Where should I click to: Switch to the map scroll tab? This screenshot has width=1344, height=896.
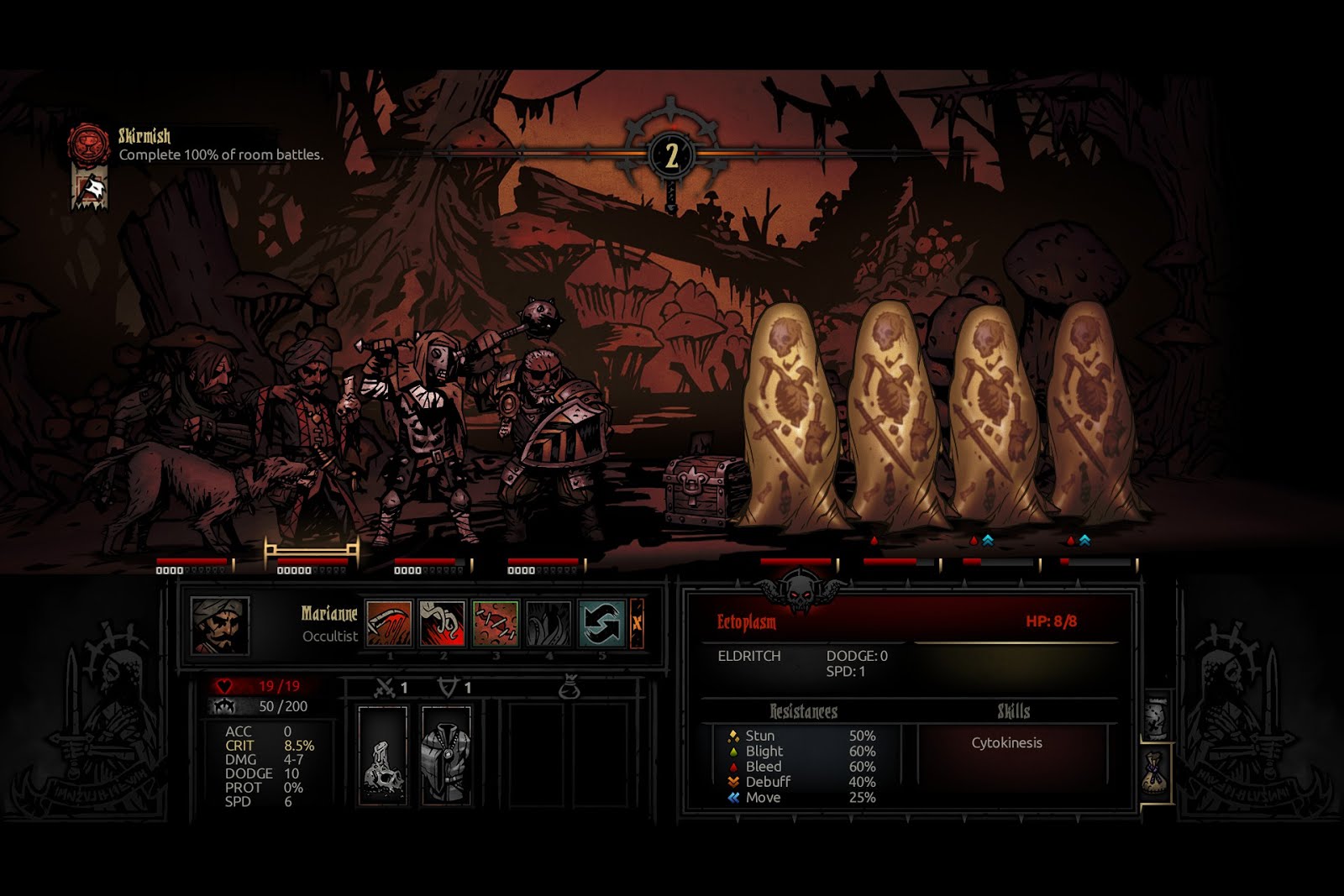[1157, 718]
